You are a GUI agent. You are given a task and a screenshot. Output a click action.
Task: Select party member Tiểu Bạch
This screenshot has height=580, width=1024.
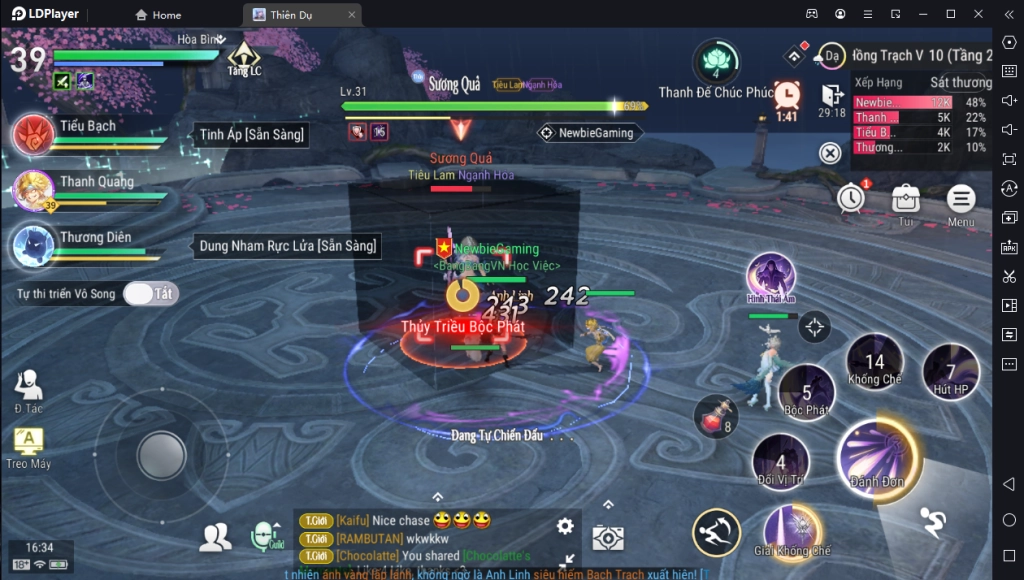pyautogui.click(x=33, y=135)
